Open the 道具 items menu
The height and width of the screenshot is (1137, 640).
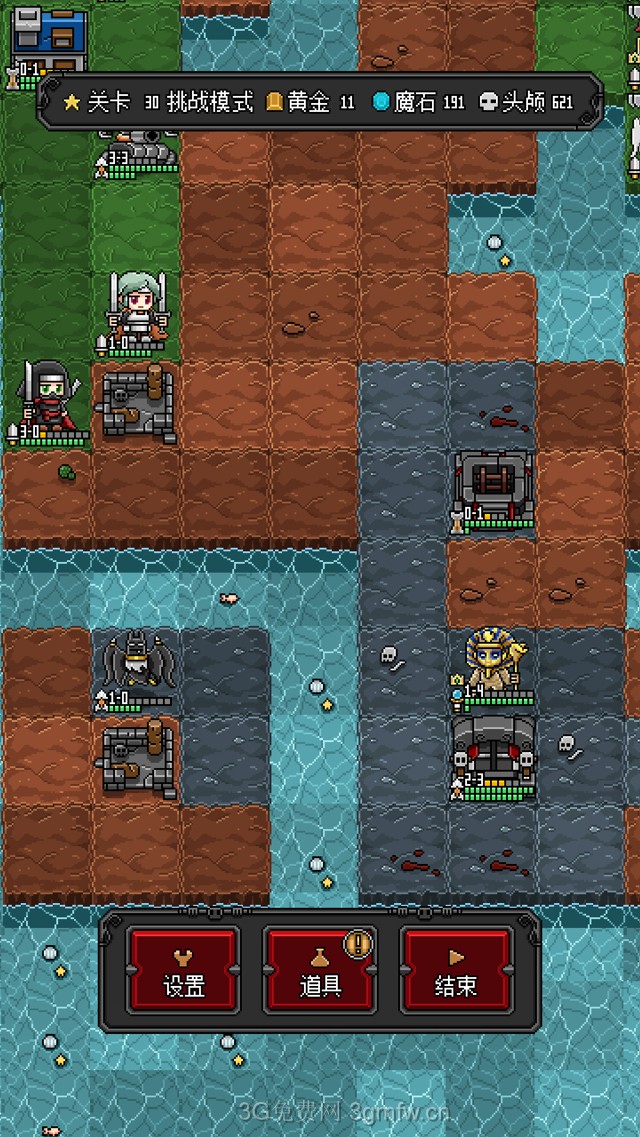pos(320,969)
